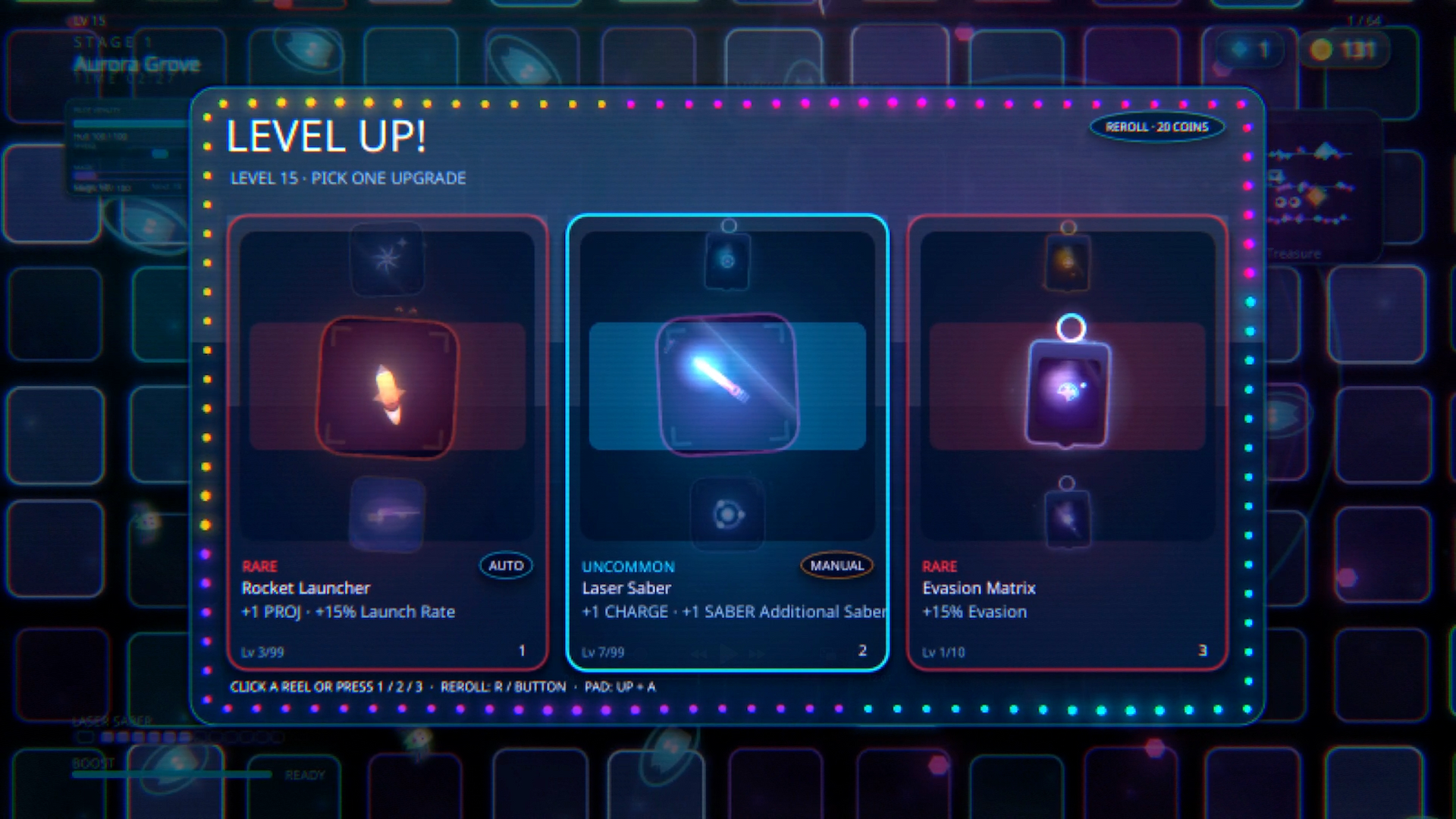Toggle MANUAL mode on the Laser Saber card
The width and height of the screenshot is (1456, 819).
pos(836,565)
